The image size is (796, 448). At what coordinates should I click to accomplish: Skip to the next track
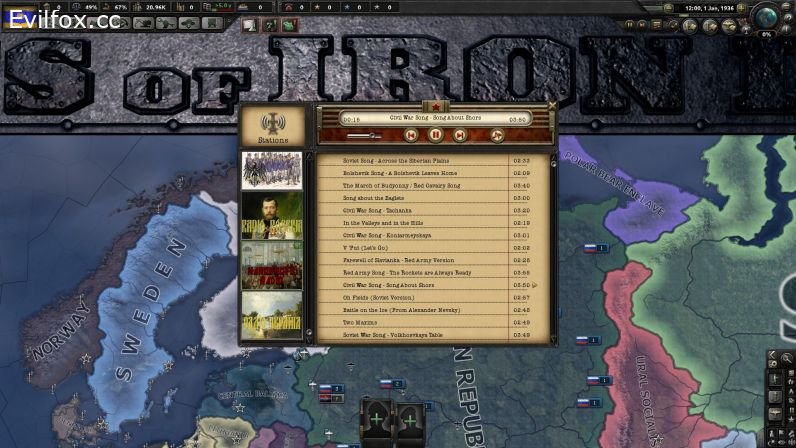(x=461, y=135)
